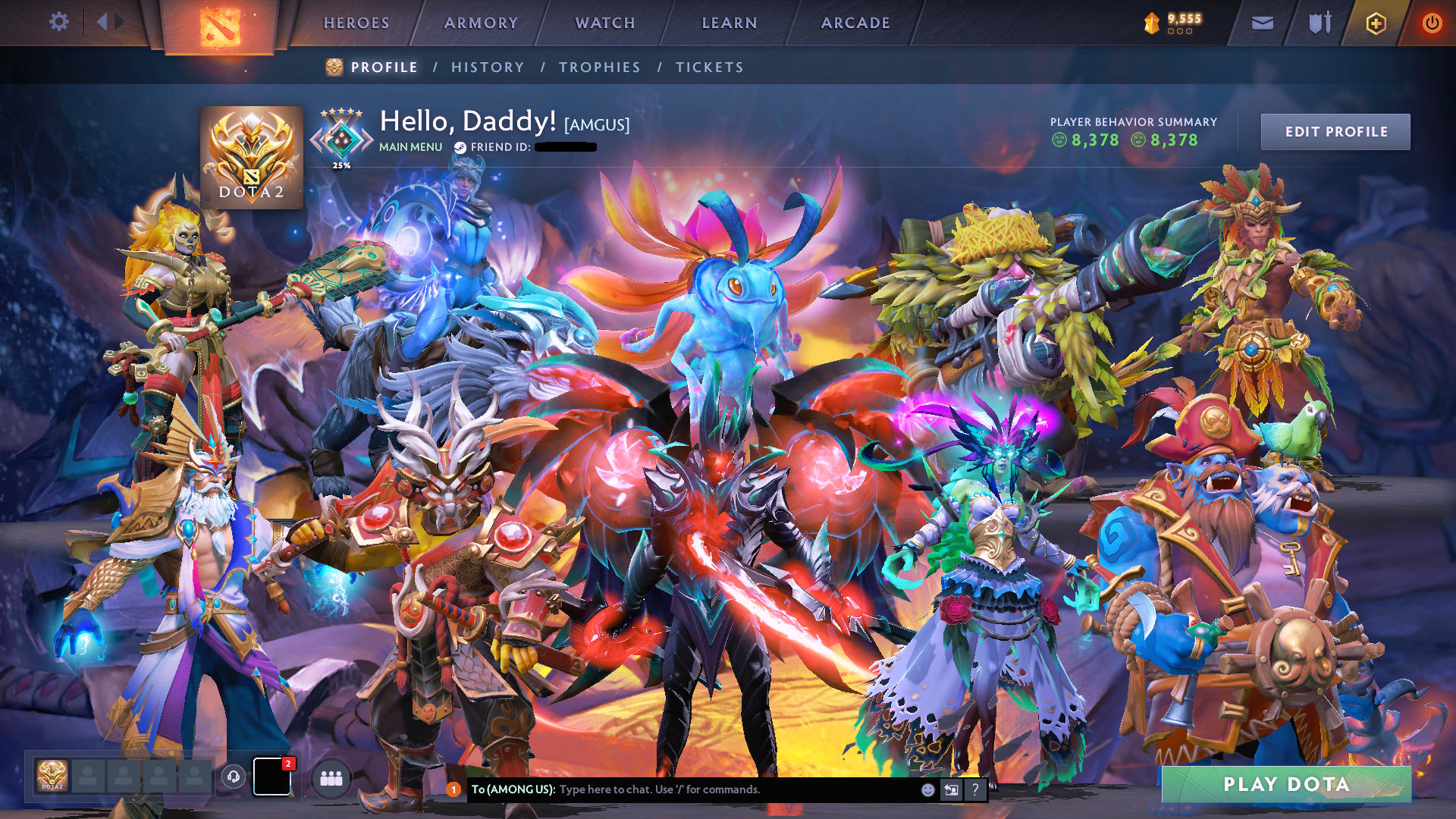The height and width of the screenshot is (819, 1456).
Task: Open the notifications mail icon
Action: (x=1261, y=23)
